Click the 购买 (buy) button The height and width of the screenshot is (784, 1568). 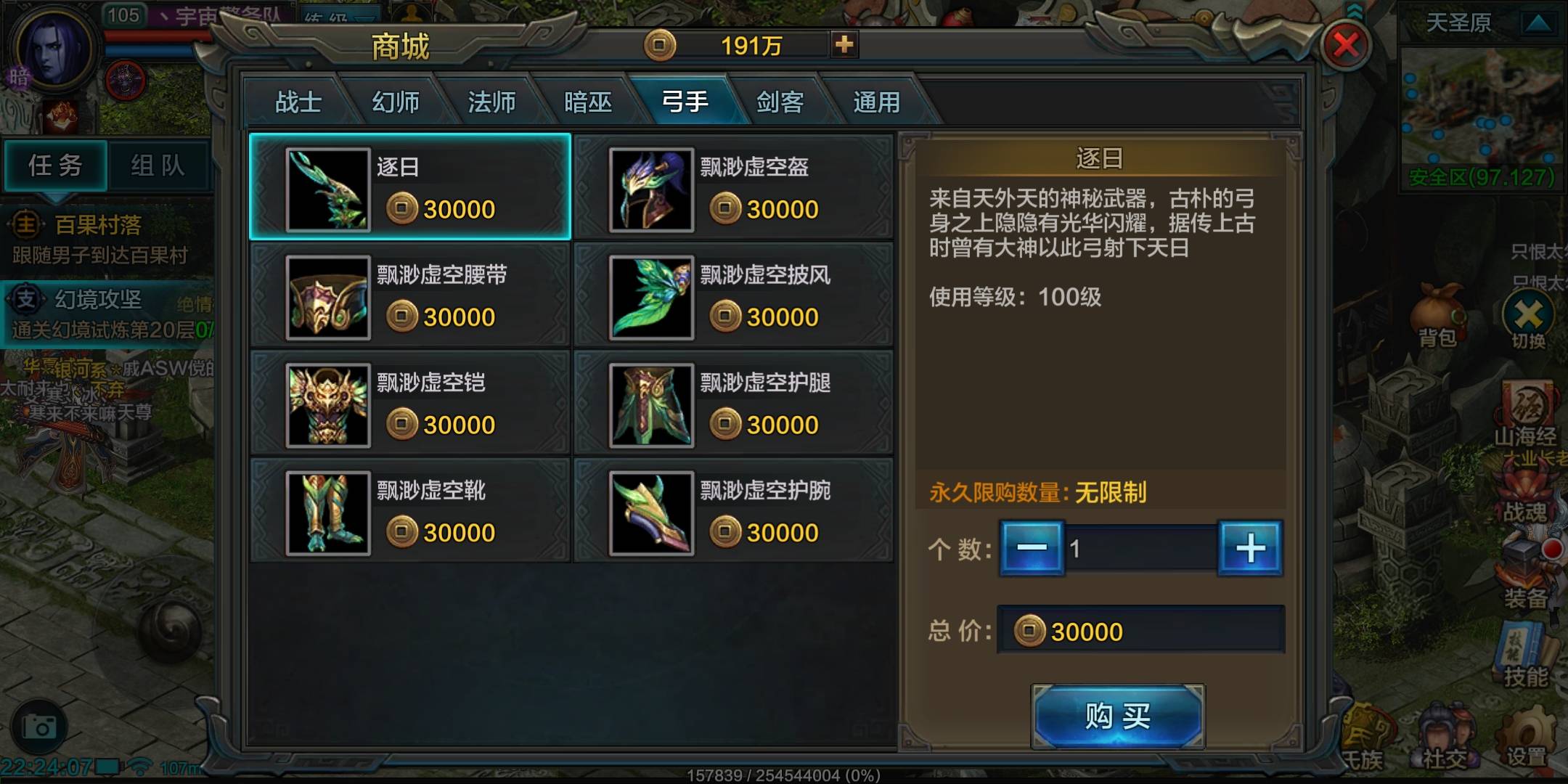1117,715
